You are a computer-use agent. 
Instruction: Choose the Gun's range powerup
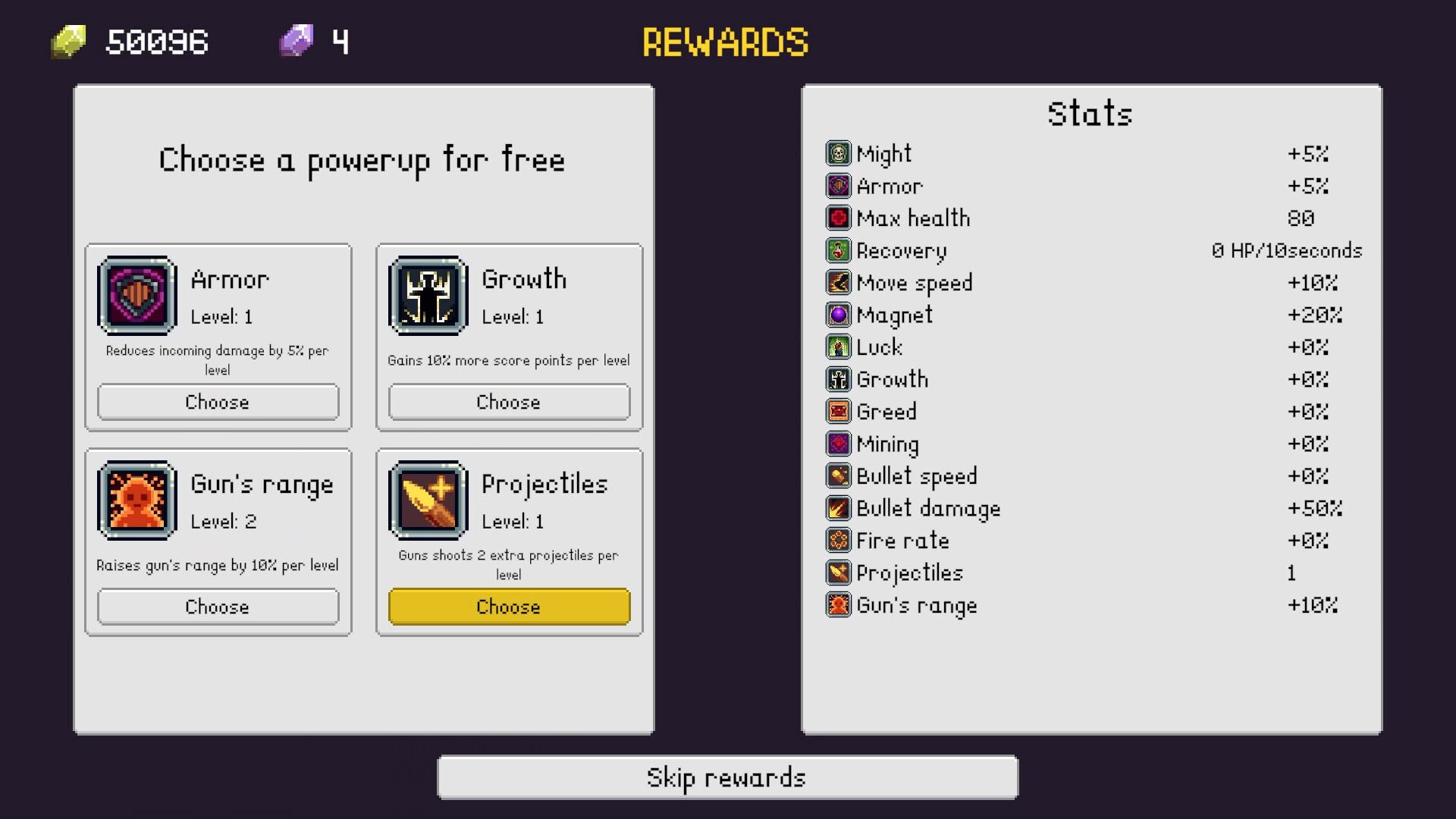point(218,607)
